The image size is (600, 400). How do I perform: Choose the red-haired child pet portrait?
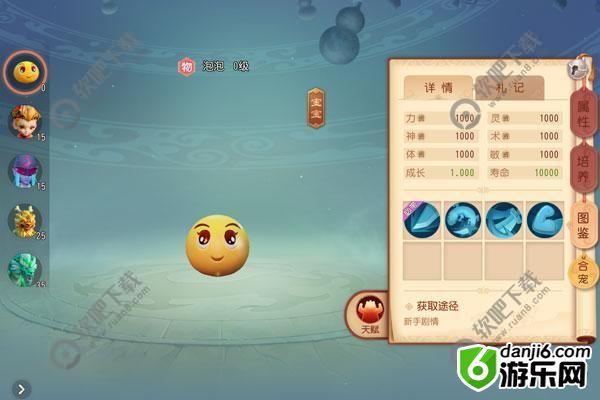pos(24,121)
